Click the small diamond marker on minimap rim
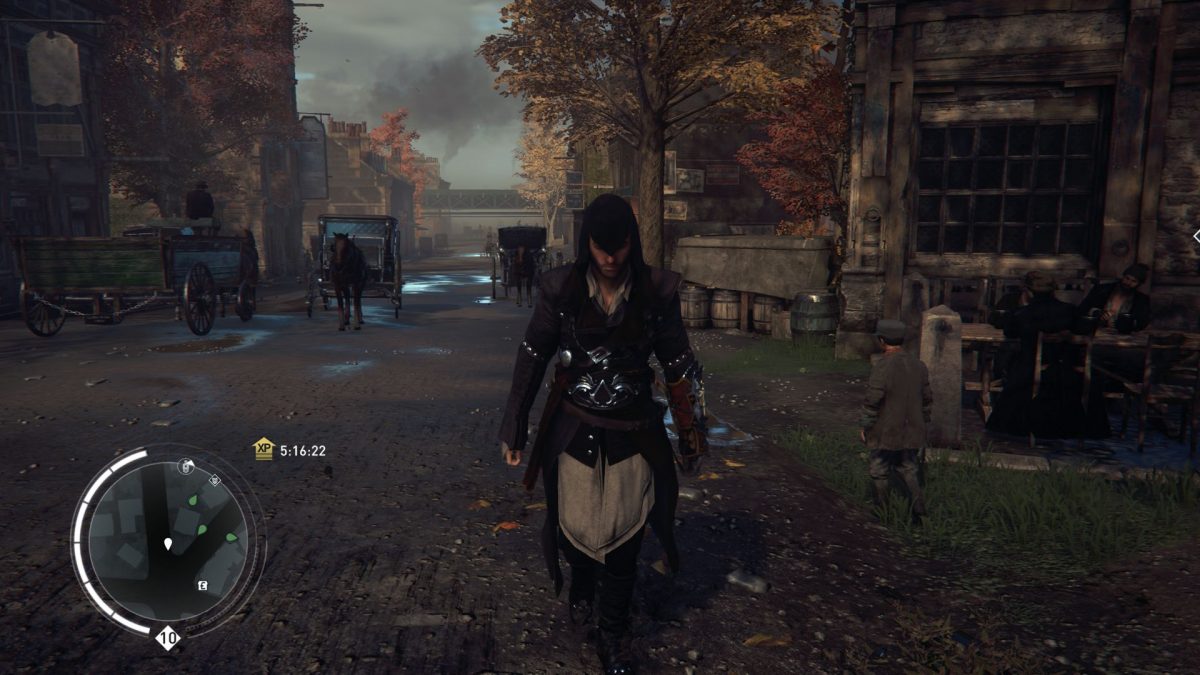This screenshot has height=675, width=1200. coord(215,480)
